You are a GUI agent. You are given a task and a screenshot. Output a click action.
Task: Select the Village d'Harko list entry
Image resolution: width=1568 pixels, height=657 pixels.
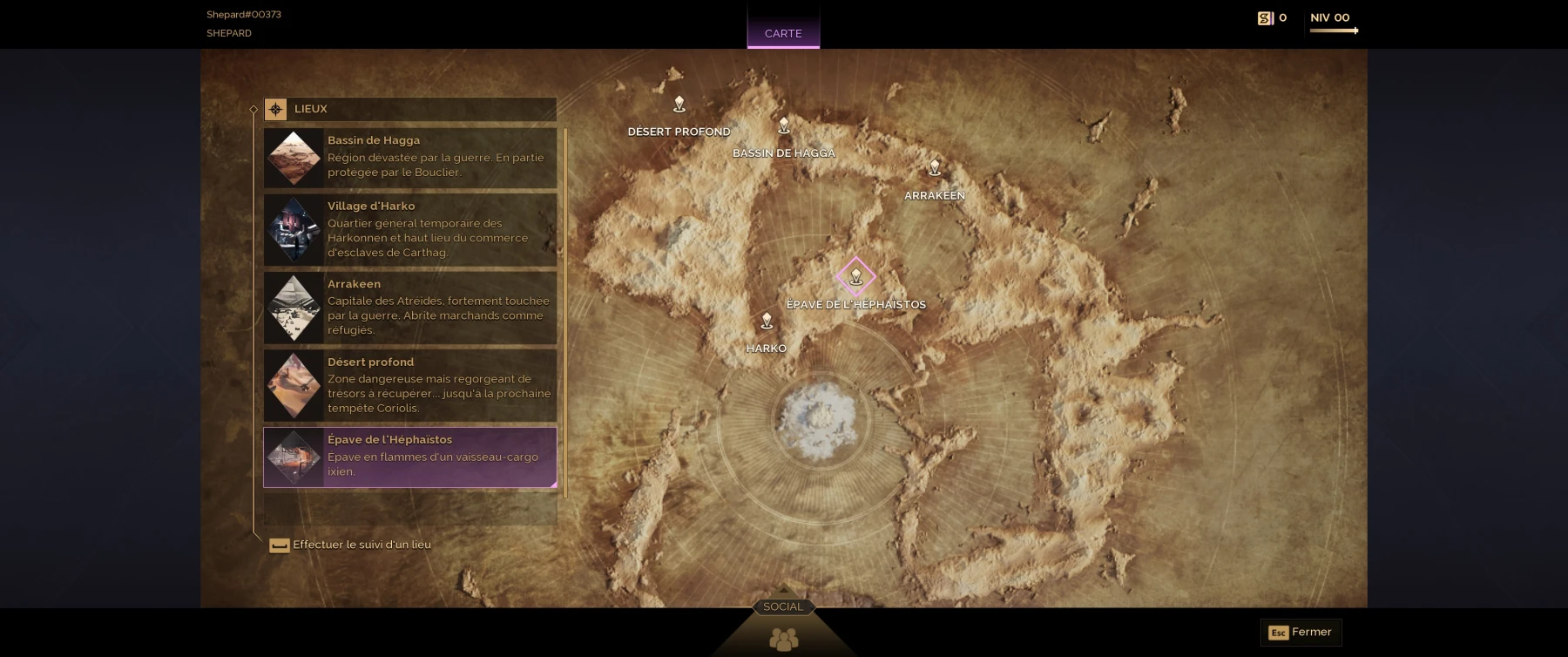pyautogui.click(x=409, y=229)
